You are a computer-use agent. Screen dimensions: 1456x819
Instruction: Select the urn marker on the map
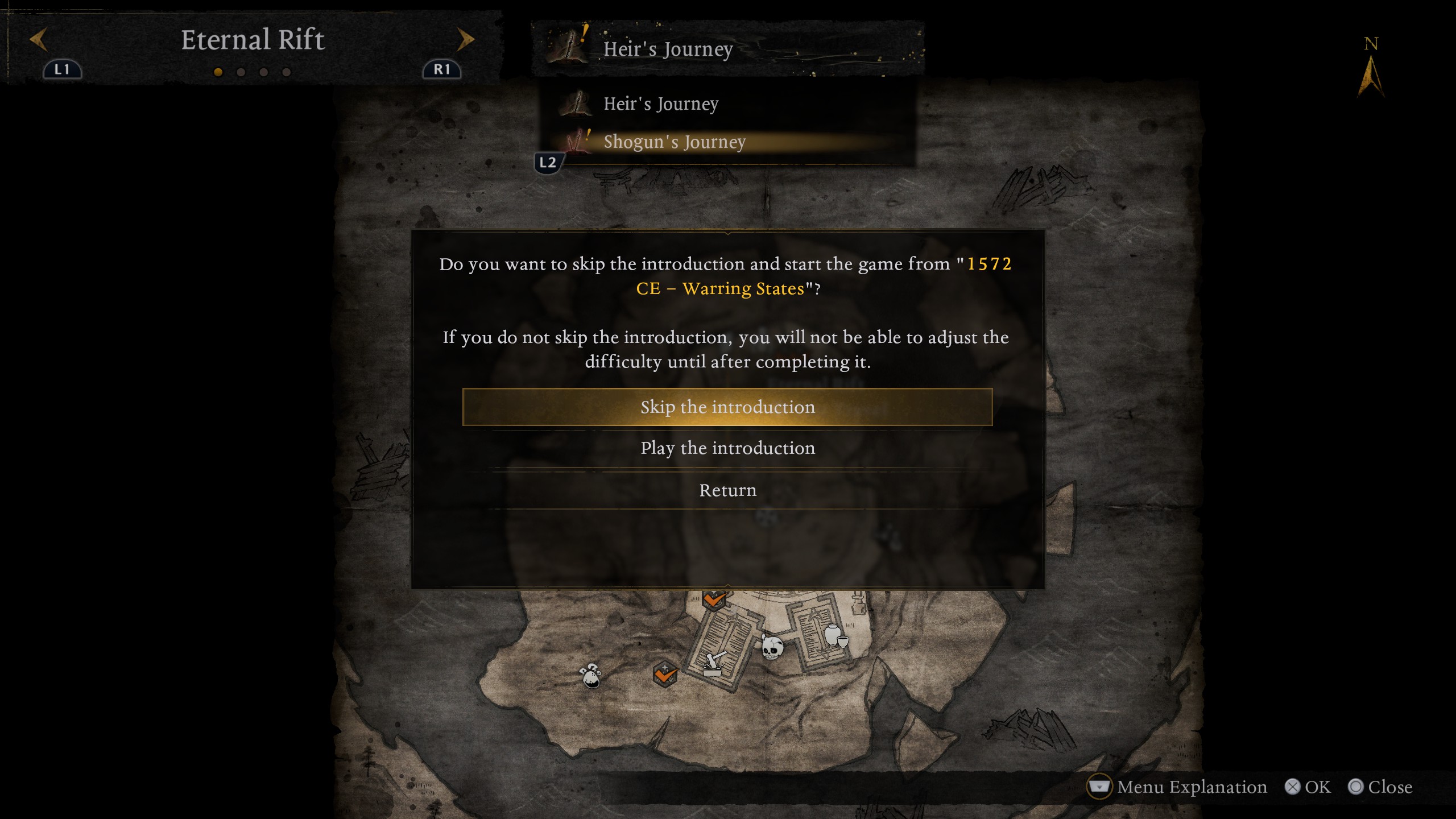834,635
